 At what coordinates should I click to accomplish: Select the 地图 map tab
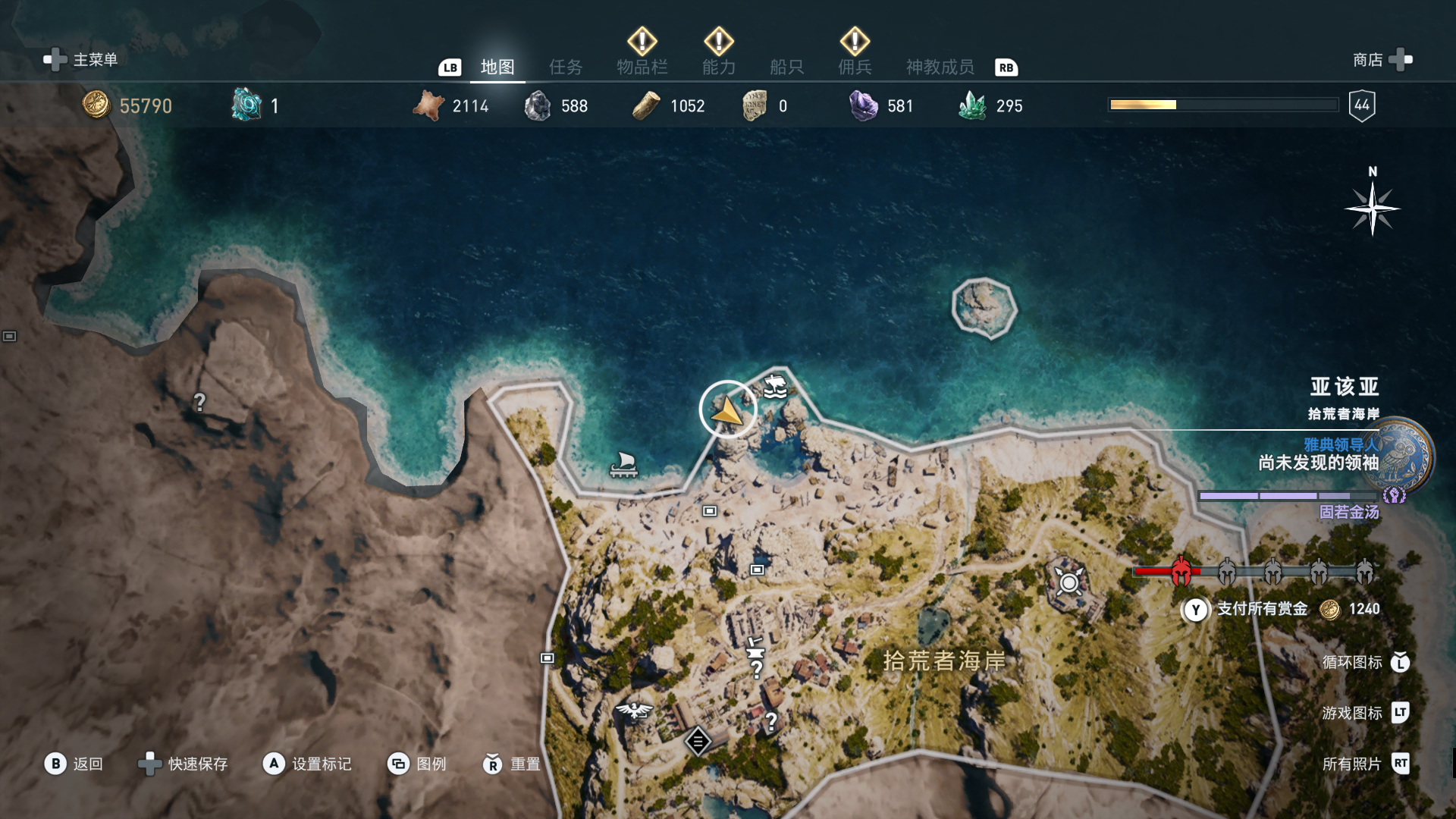497,67
